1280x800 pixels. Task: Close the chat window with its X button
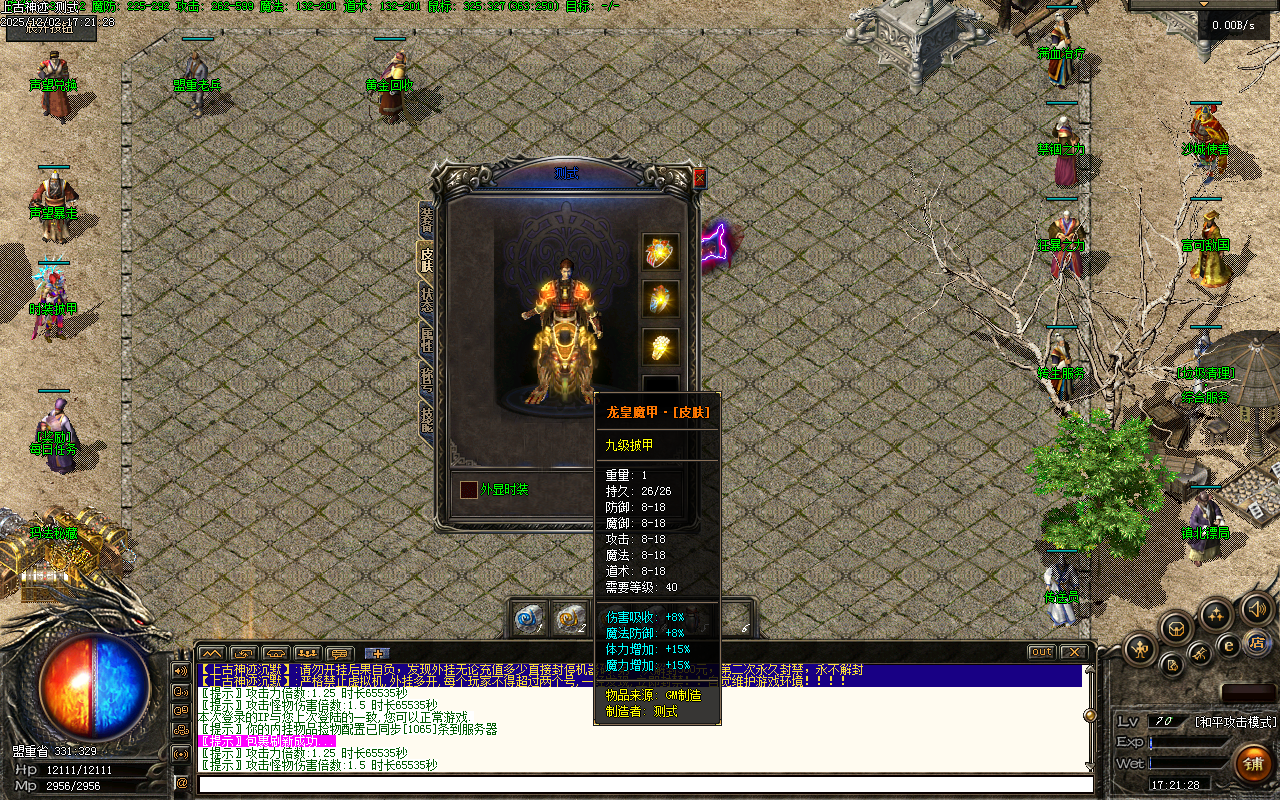[x=1072, y=652]
